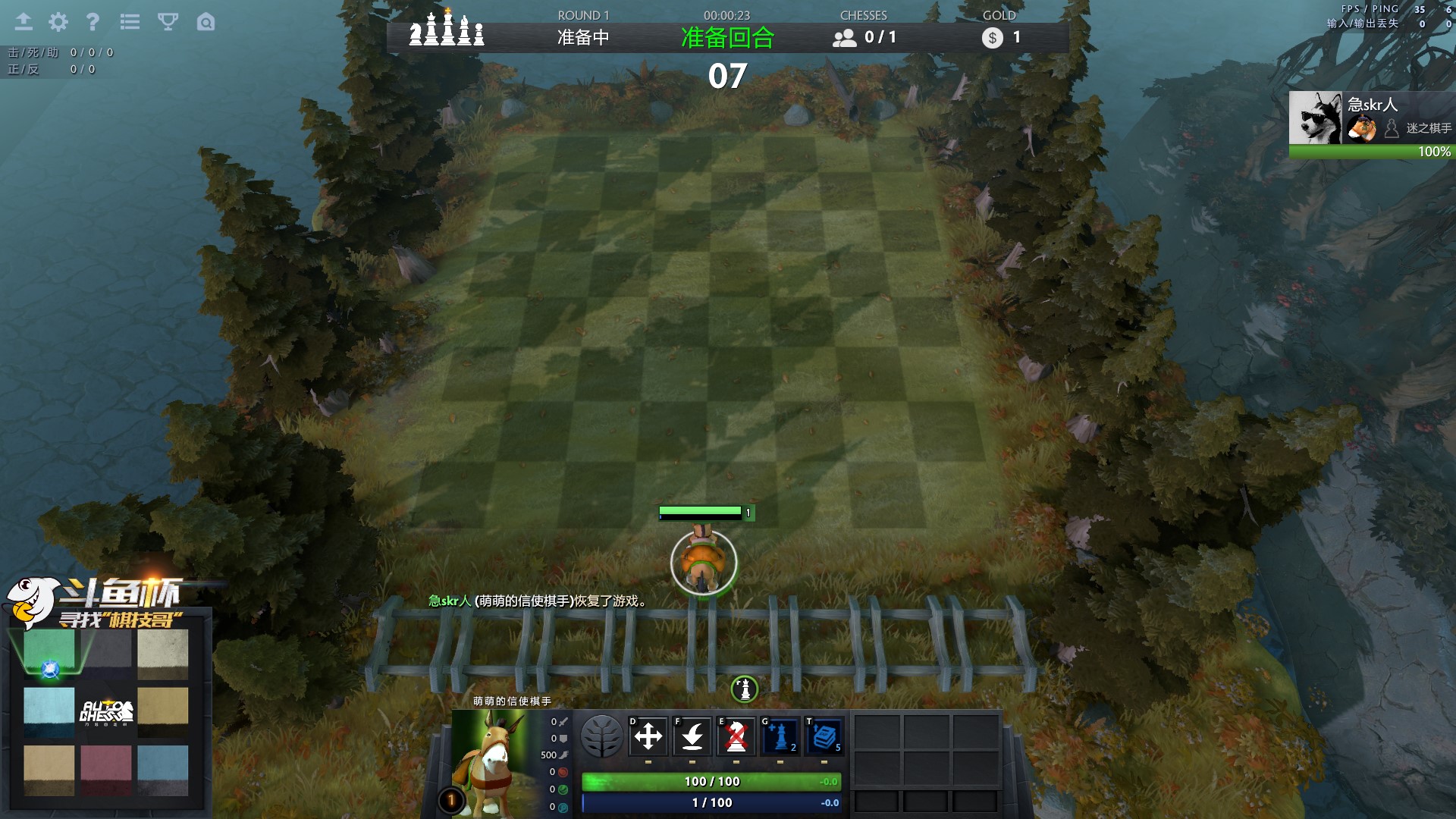Viewport: 1456px width, 819px height.
Task: Open the settings gear menu
Action: coord(58,22)
